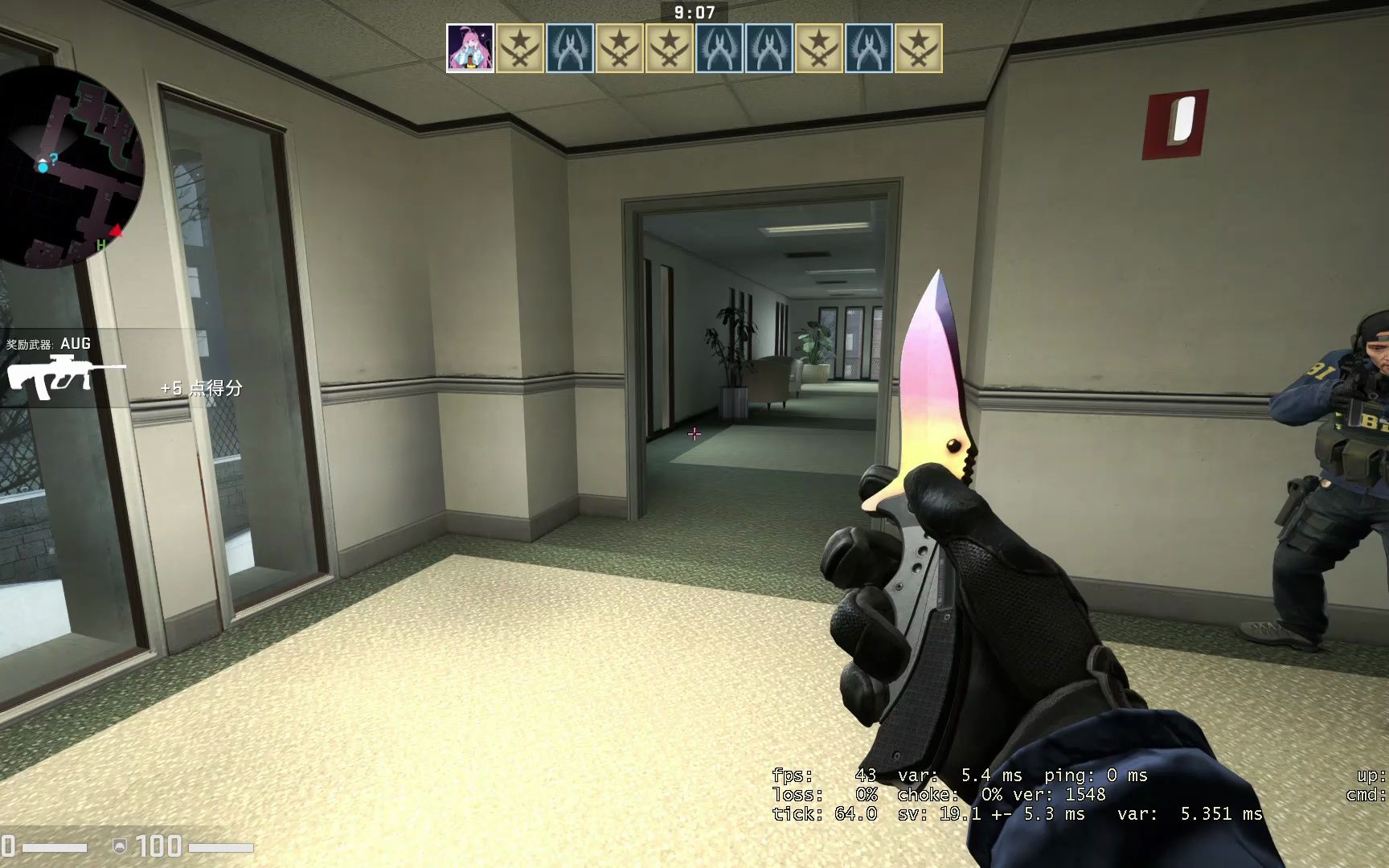
Task: Expand the minimap objective marker labeled H
Action: tap(102, 244)
